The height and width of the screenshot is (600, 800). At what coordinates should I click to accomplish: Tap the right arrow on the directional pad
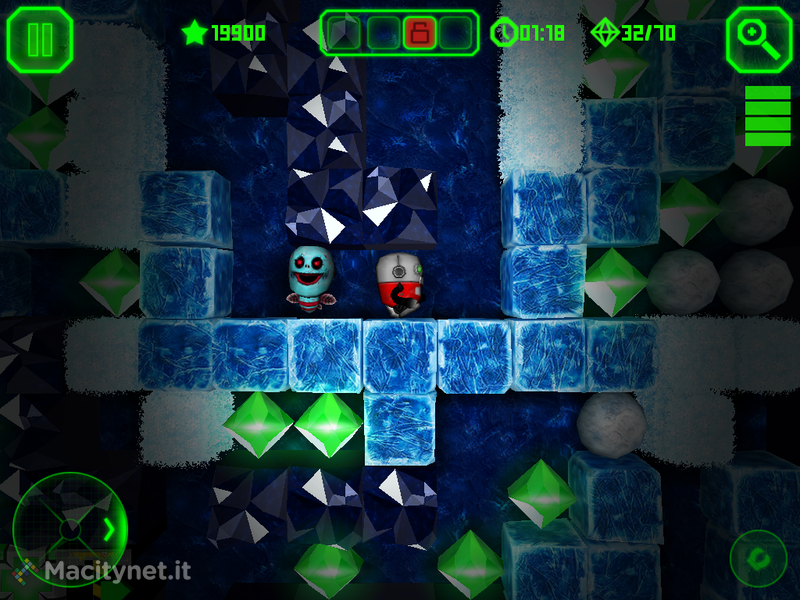tap(109, 528)
